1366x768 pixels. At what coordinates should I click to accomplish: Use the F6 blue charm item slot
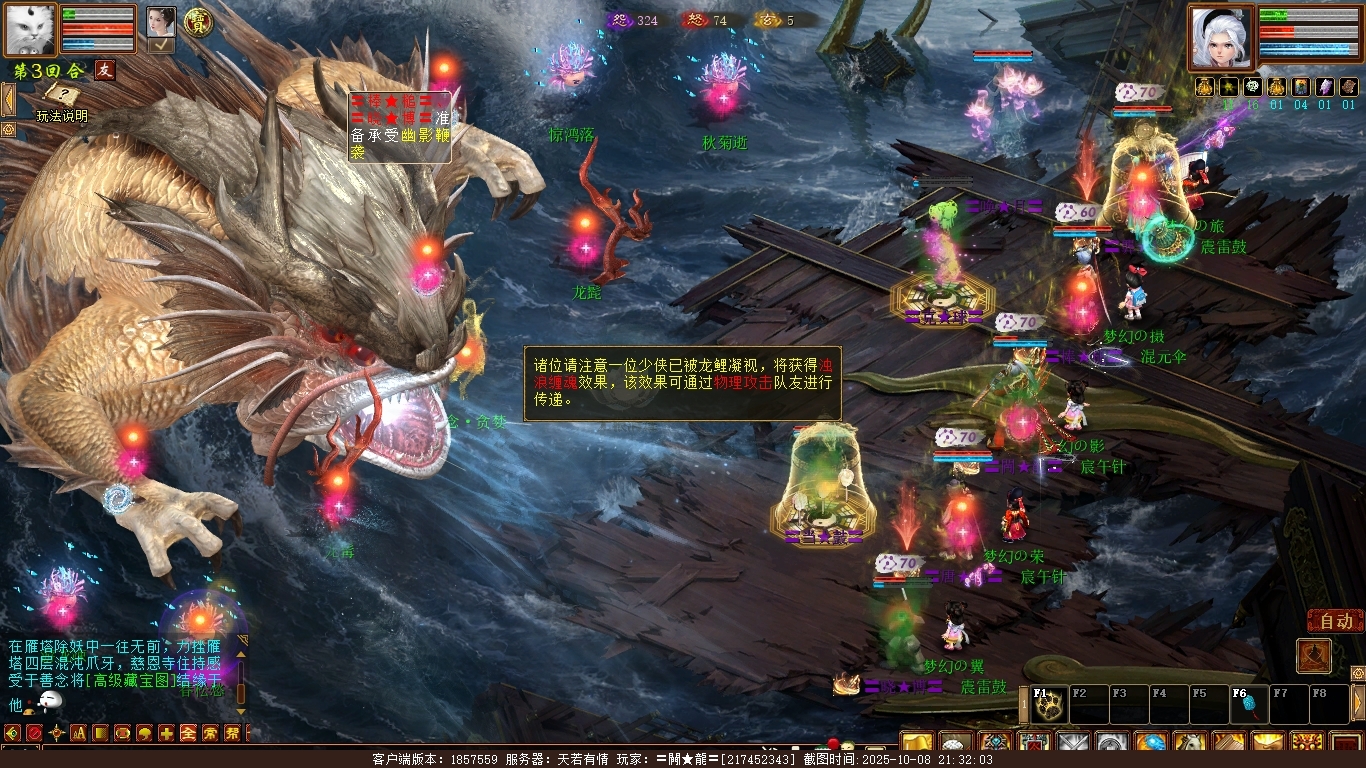(x=1250, y=705)
